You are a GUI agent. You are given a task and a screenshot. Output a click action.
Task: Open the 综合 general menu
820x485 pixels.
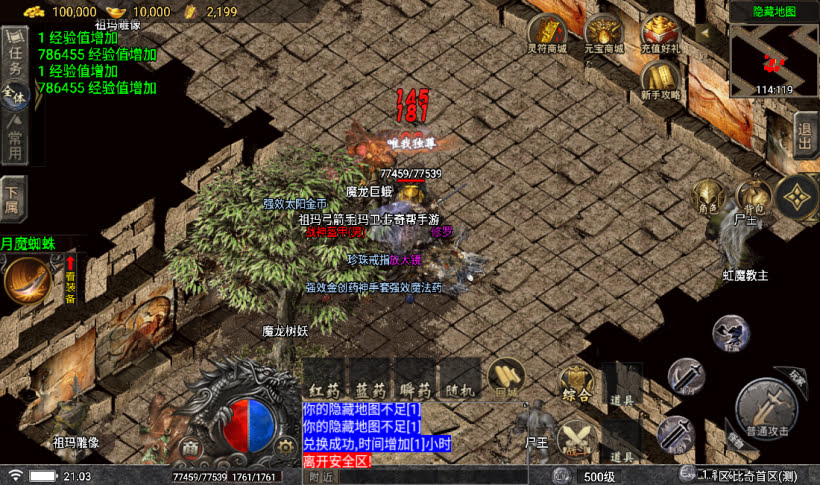click(x=577, y=386)
